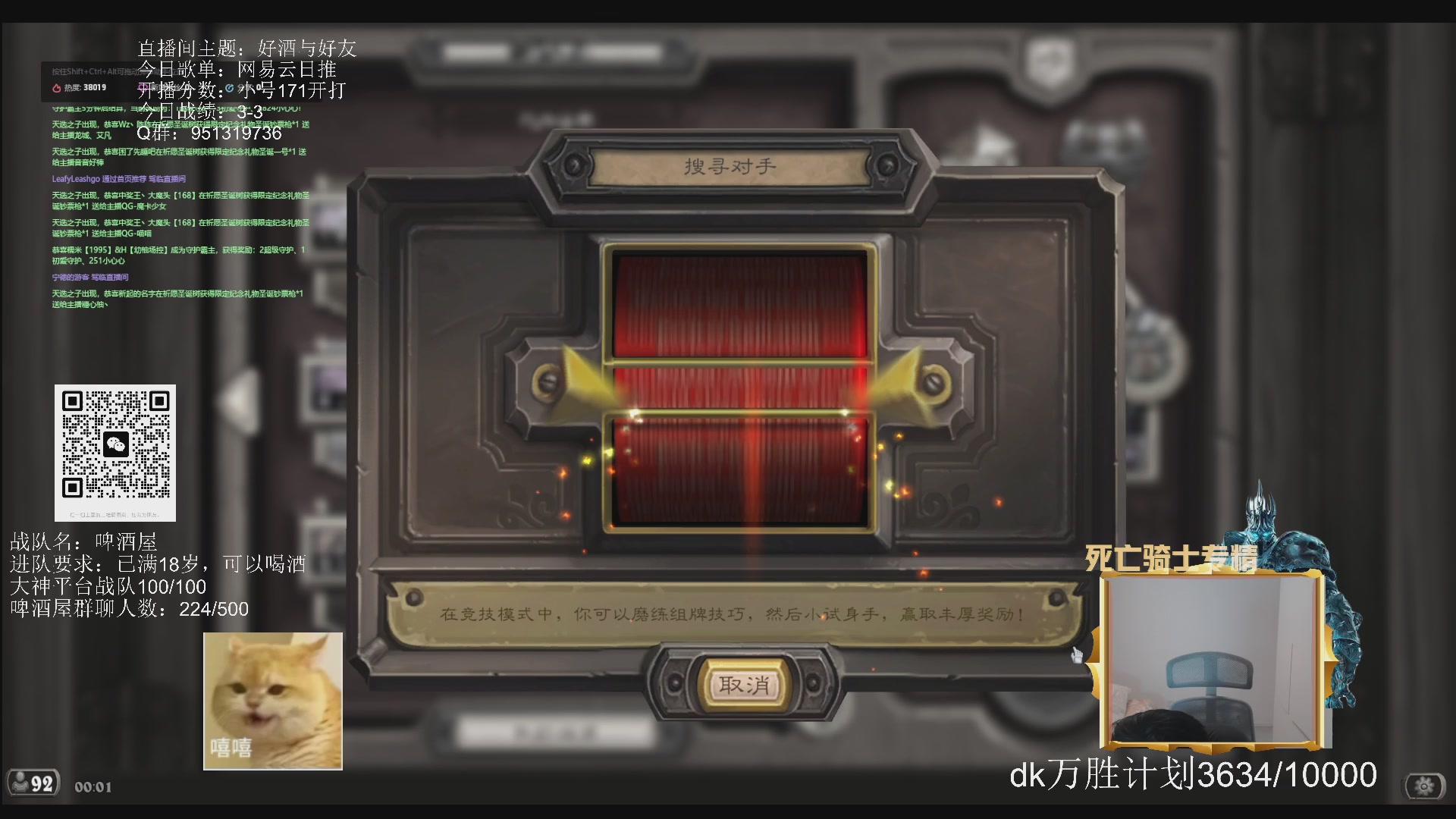Click the LeafyLeashgo chat message
Screen dimensions: 1456x819
pyautogui.click(x=118, y=179)
